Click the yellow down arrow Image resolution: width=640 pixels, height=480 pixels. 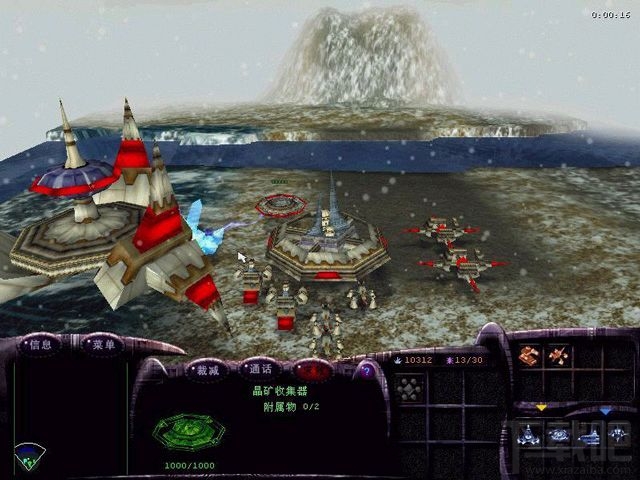point(542,408)
